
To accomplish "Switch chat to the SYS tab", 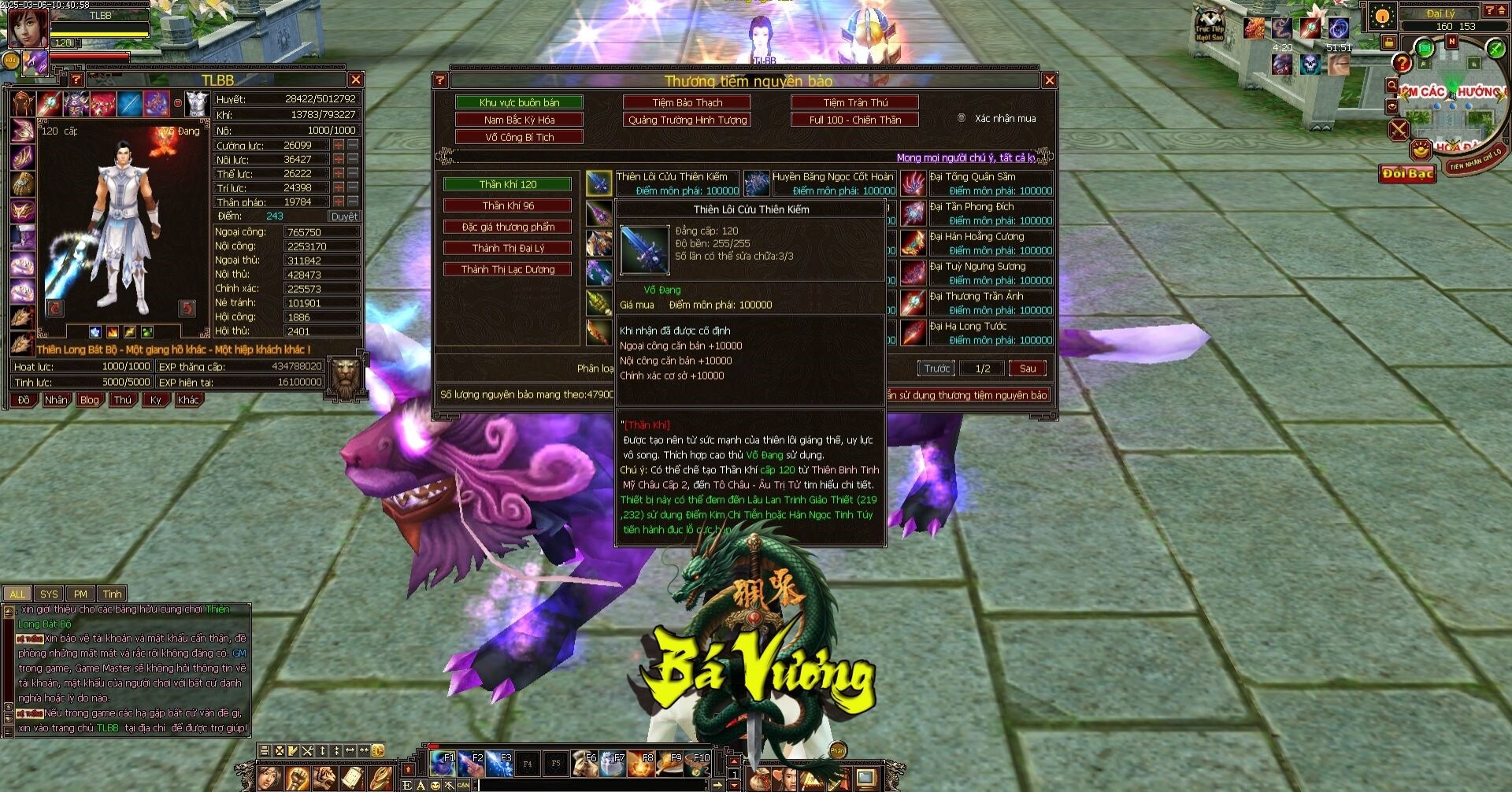I will coord(49,594).
